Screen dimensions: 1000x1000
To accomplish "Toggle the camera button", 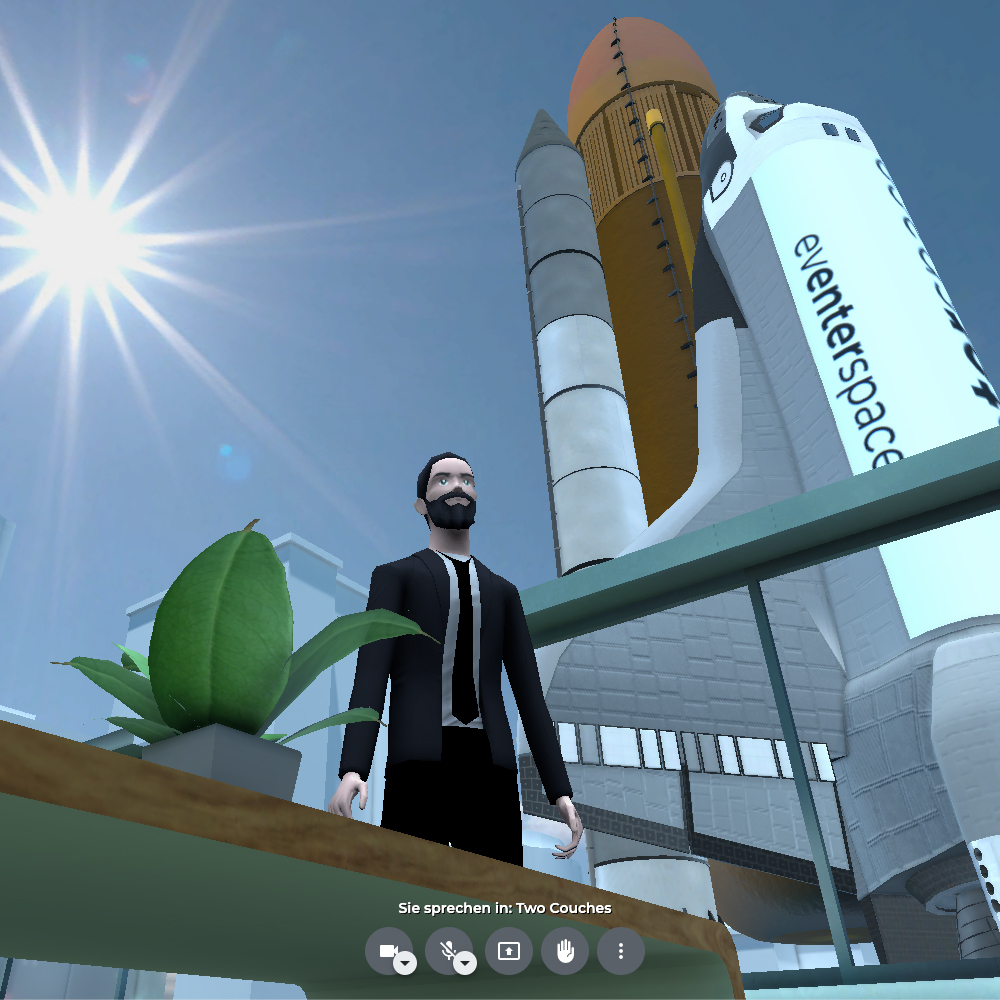I will [386, 949].
